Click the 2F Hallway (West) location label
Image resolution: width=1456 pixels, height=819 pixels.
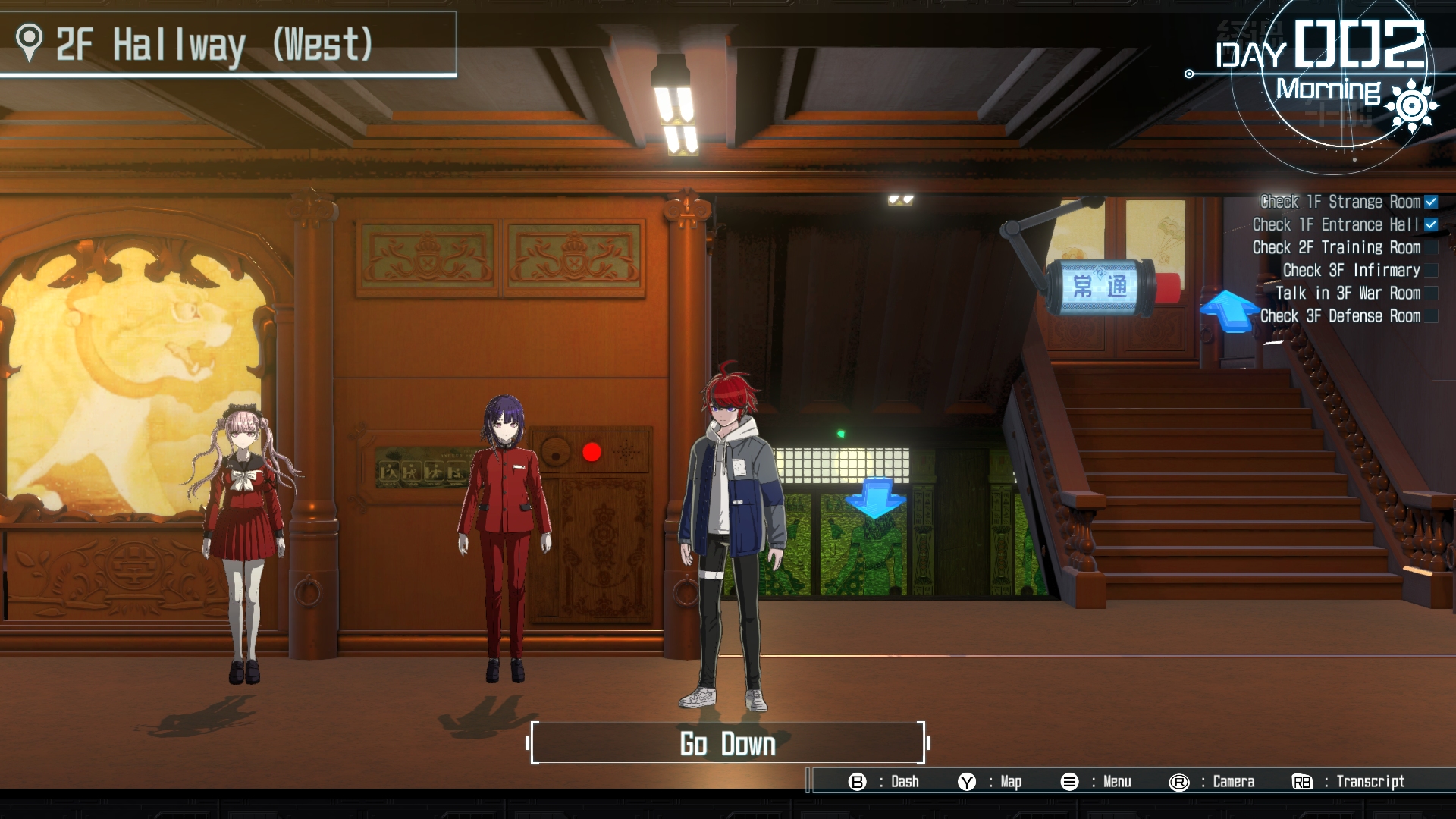click(x=214, y=44)
